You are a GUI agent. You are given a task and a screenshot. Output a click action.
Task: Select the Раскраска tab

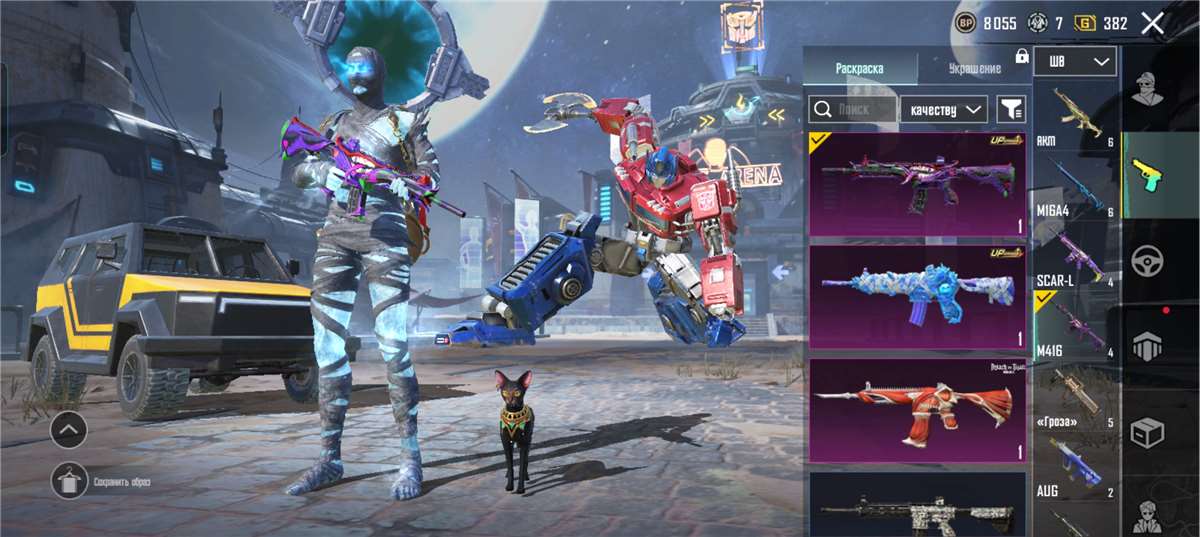(x=860, y=68)
